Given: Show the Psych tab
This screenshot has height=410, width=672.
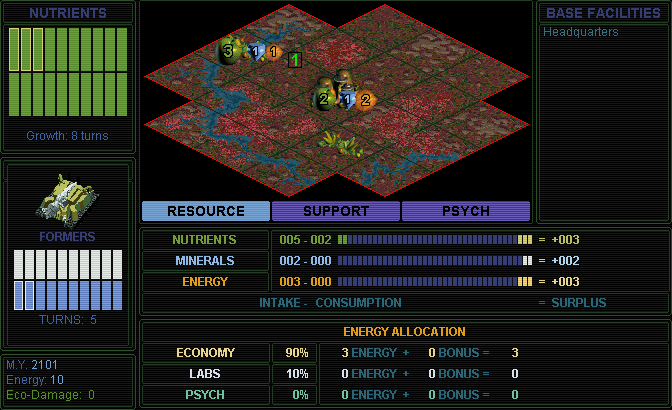Looking at the screenshot, I should pyautogui.click(x=465, y=211).
